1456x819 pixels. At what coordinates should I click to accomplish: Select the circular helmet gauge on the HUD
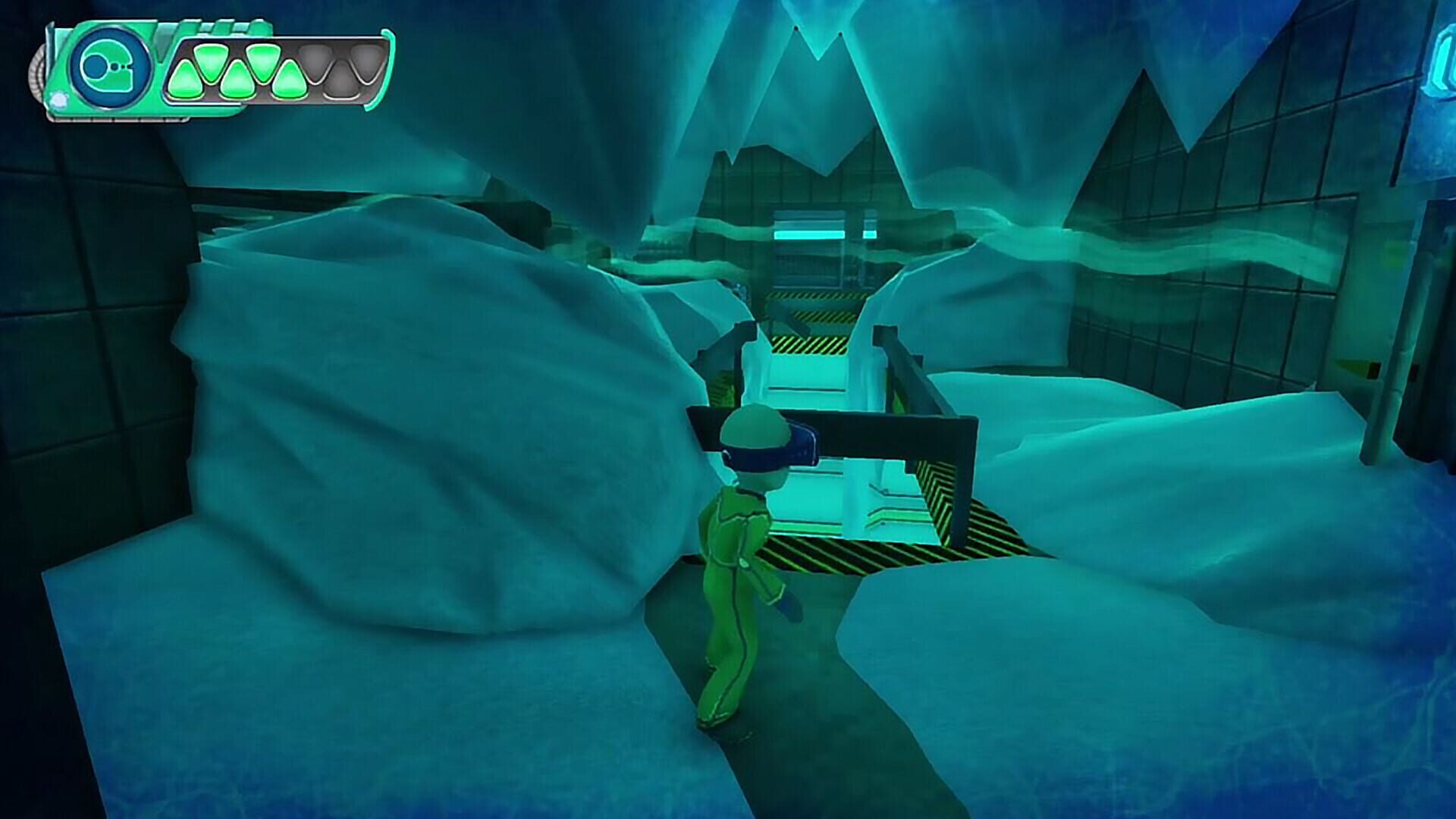pos(111,66)
